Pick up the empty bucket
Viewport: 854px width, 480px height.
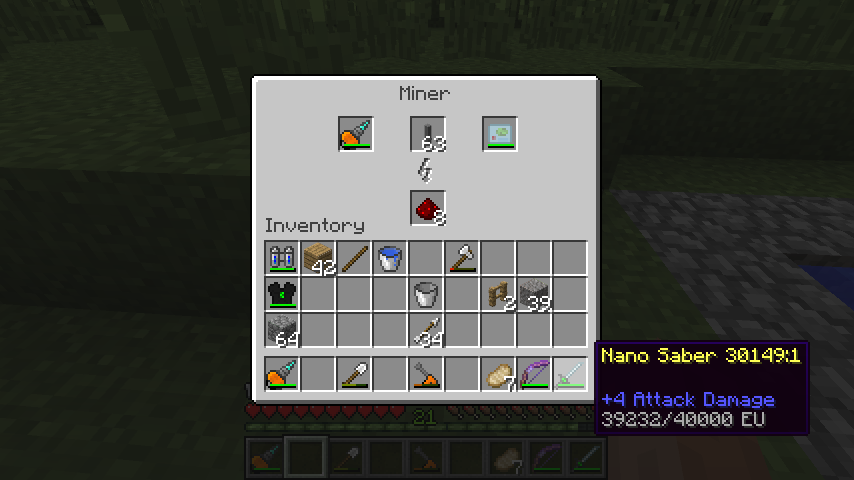pos(426,294)
